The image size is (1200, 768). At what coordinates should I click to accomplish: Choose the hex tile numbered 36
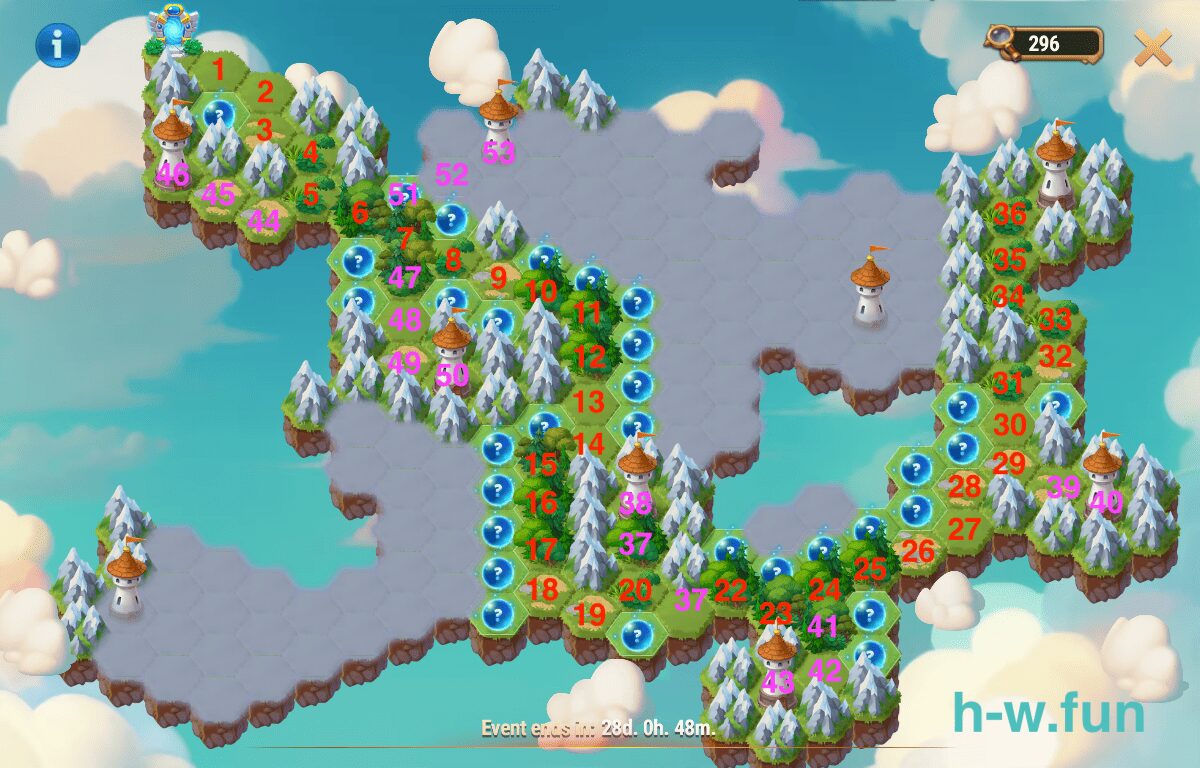tap(1010, 213)
